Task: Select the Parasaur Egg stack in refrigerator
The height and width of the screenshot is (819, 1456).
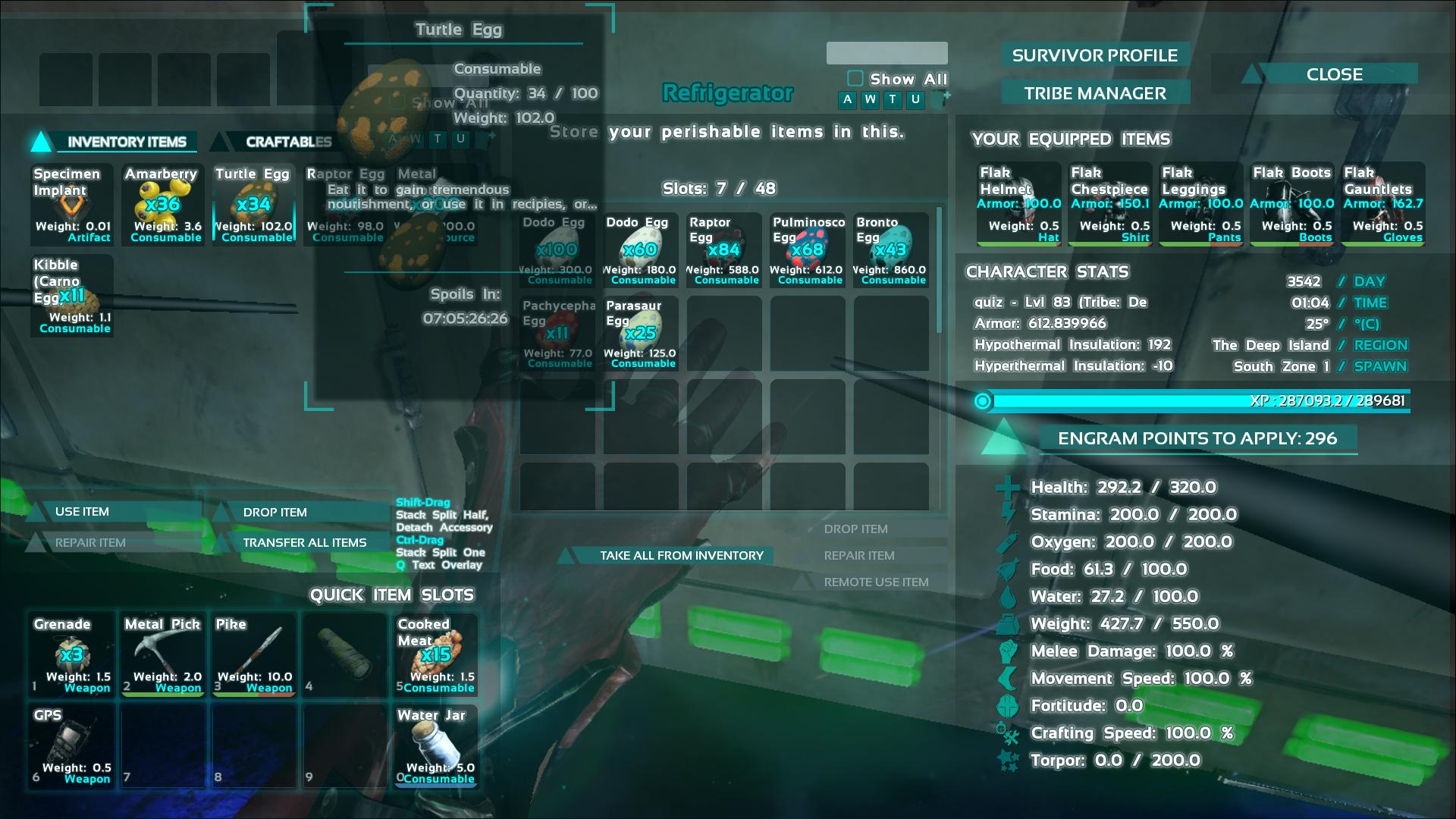Action: [641, 334]
